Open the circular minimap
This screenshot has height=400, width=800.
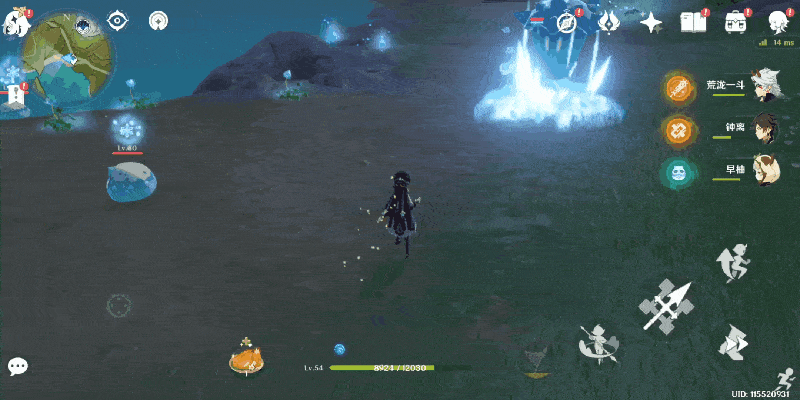[67, 55]
